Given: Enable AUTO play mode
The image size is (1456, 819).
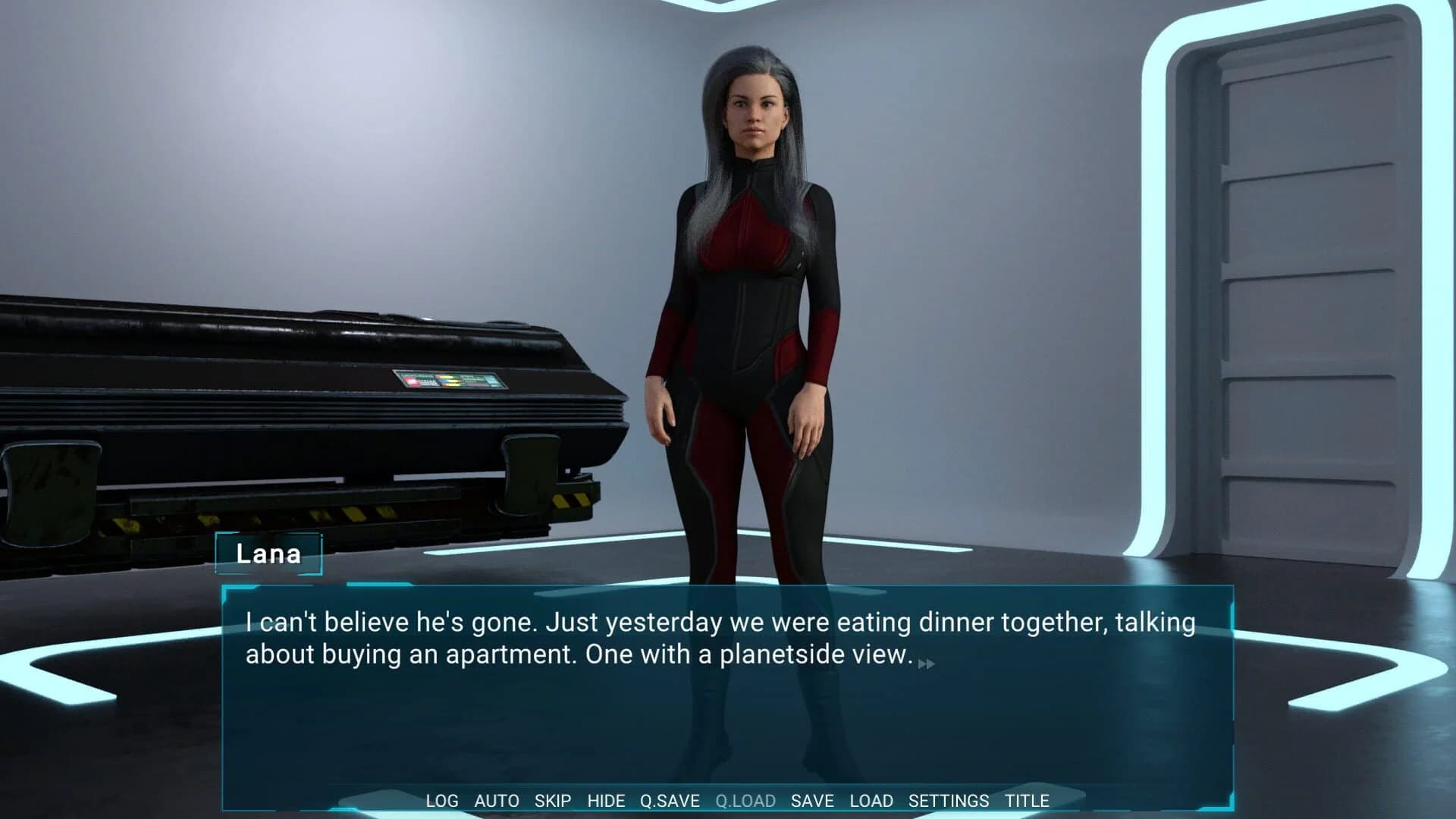Looking at the screenshot, I should [x=497, y=800].
